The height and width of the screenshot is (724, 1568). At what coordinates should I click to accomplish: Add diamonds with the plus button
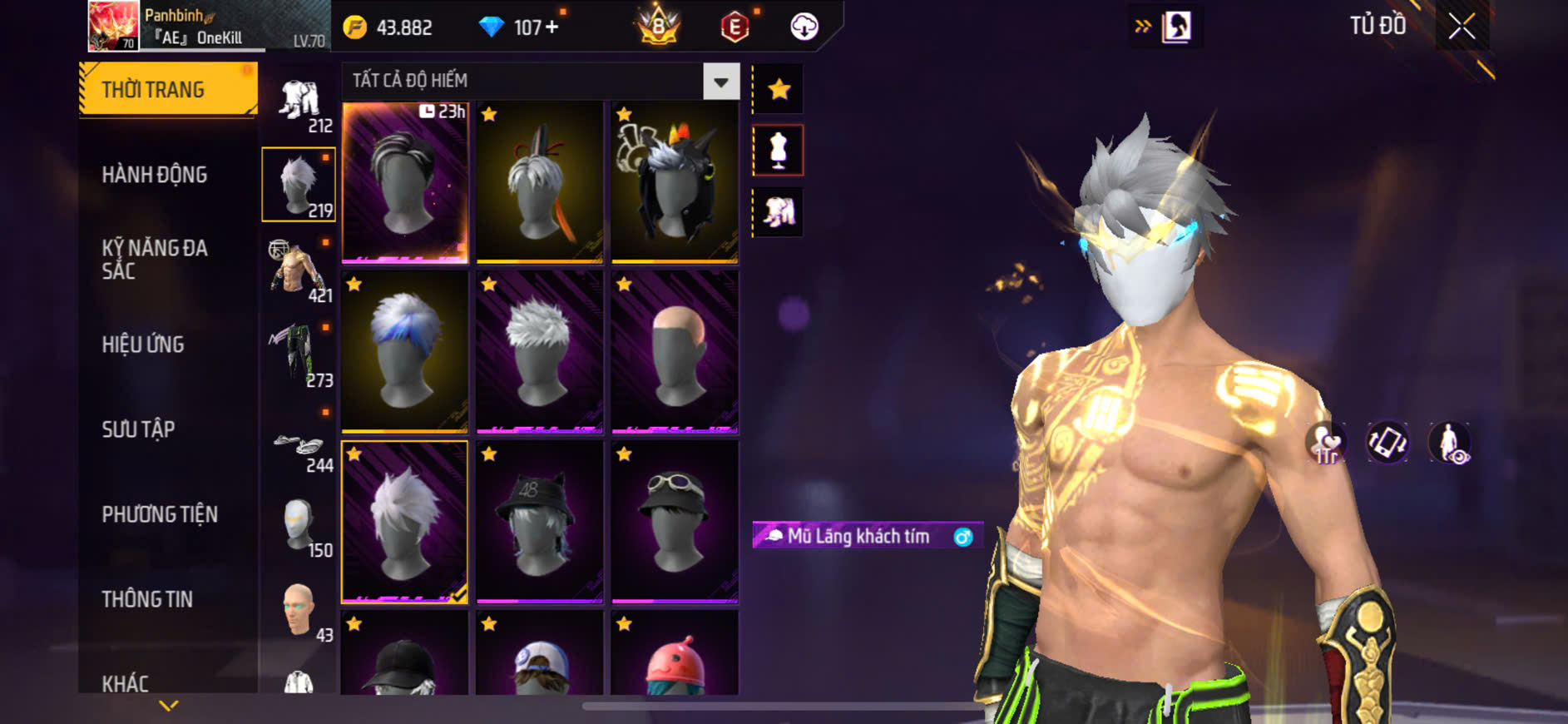point(552,27)
